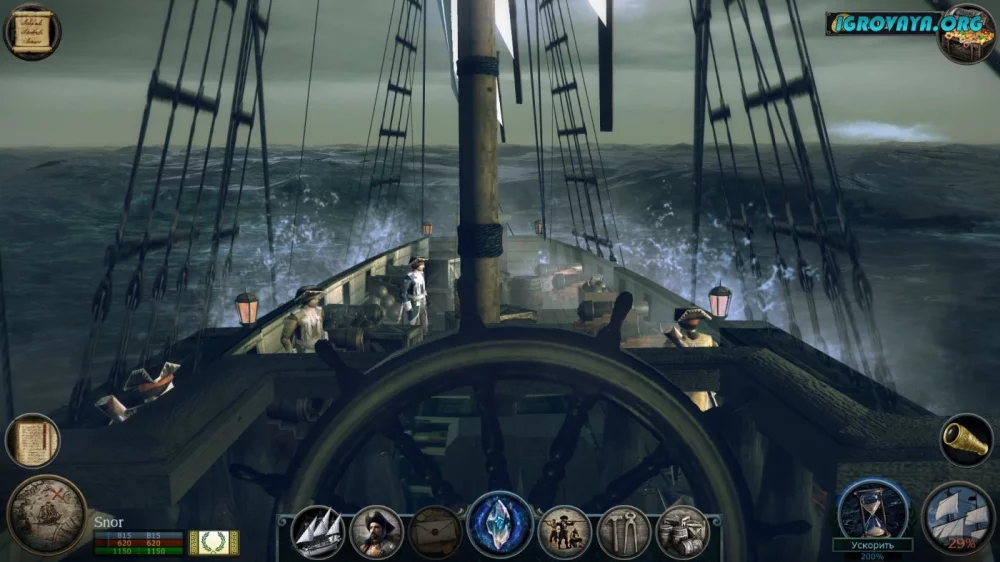Open the sealed letter icon
This screenshot has width=1000, height=562.
pos(436,531)
